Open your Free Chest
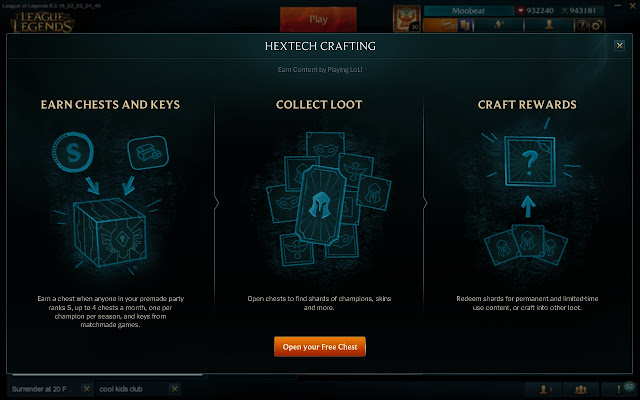 319,347
